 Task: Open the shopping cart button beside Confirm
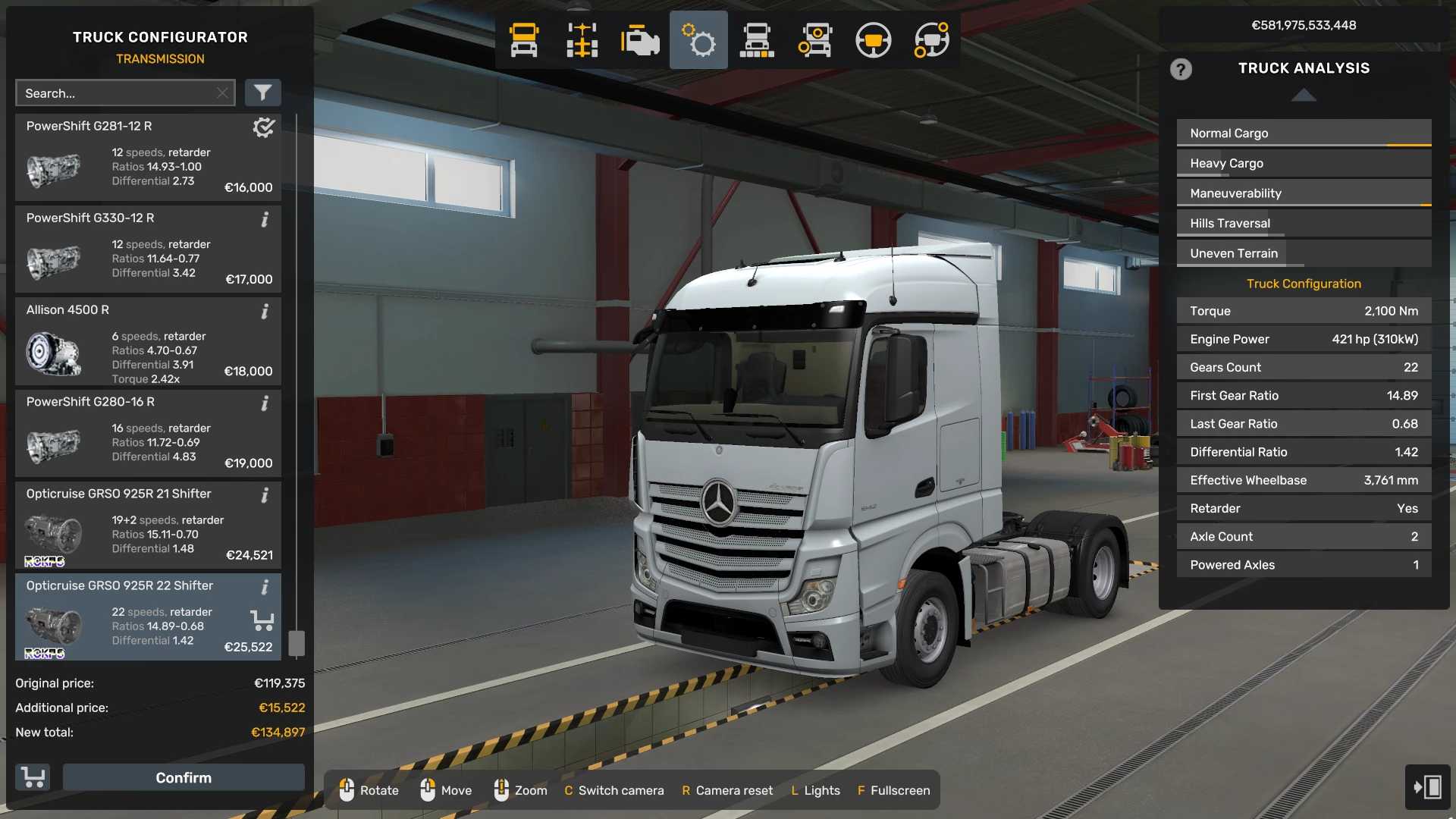(33, 777)
